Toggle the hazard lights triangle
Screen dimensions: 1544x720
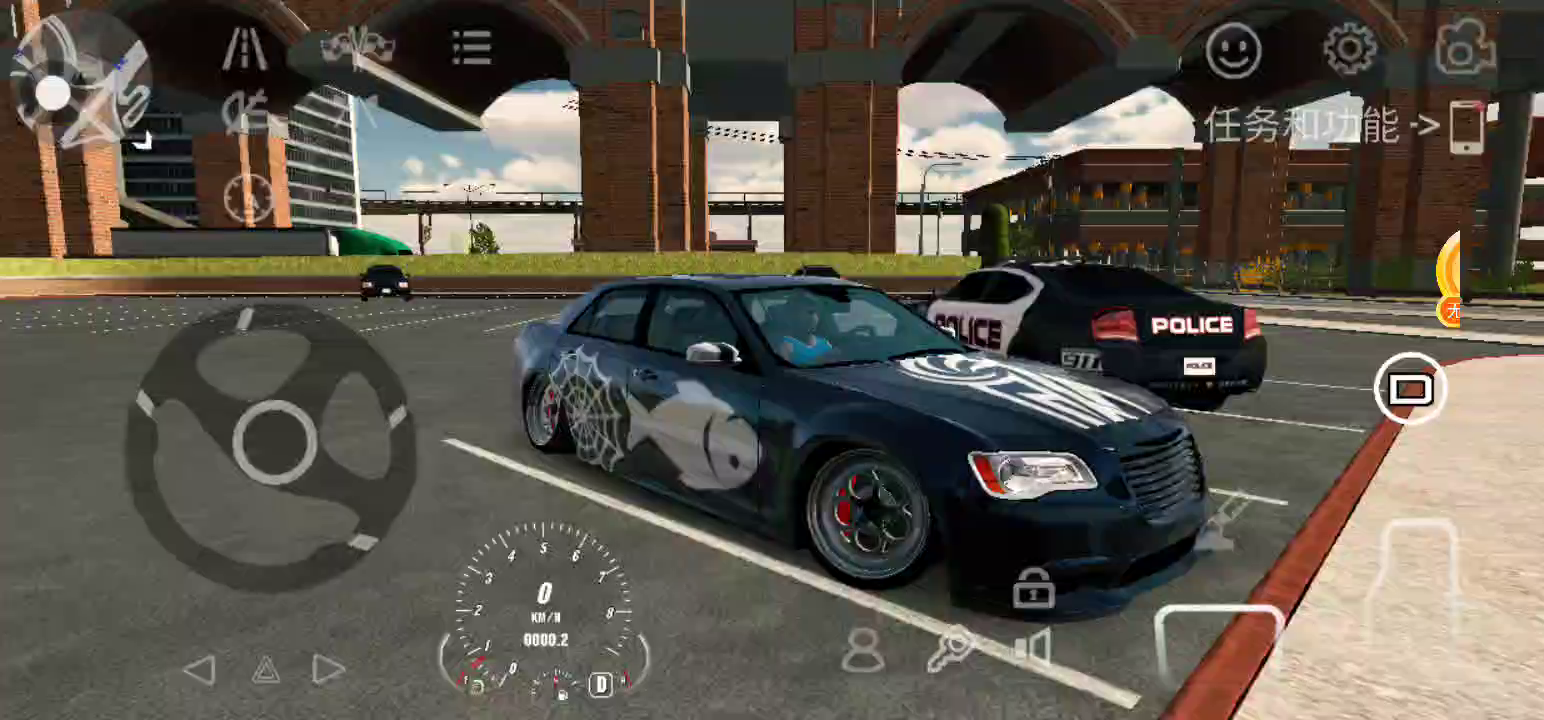click(265, 669)
